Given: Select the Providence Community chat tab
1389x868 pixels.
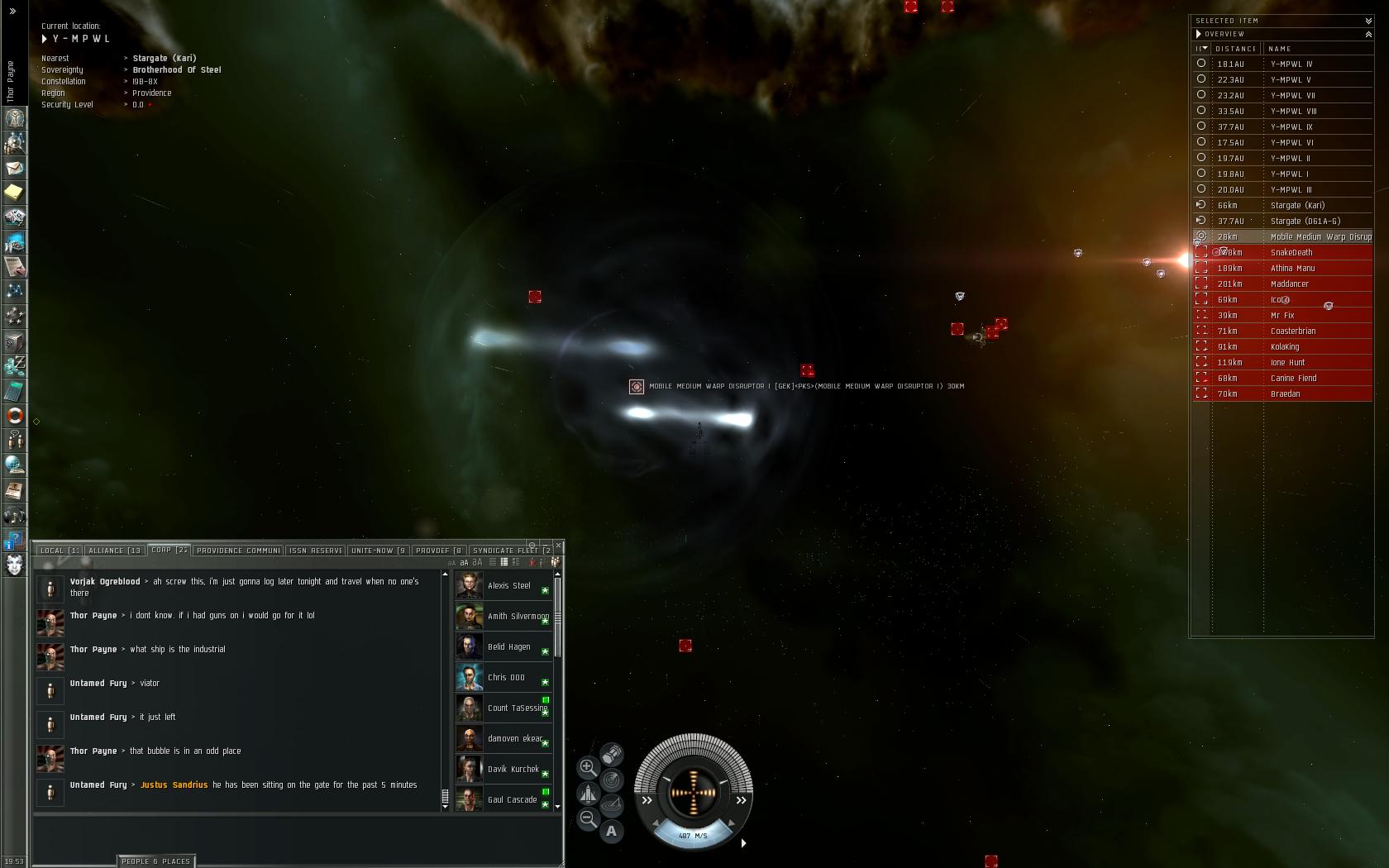Looking at the screenshot, I should [x=238, y=551].
